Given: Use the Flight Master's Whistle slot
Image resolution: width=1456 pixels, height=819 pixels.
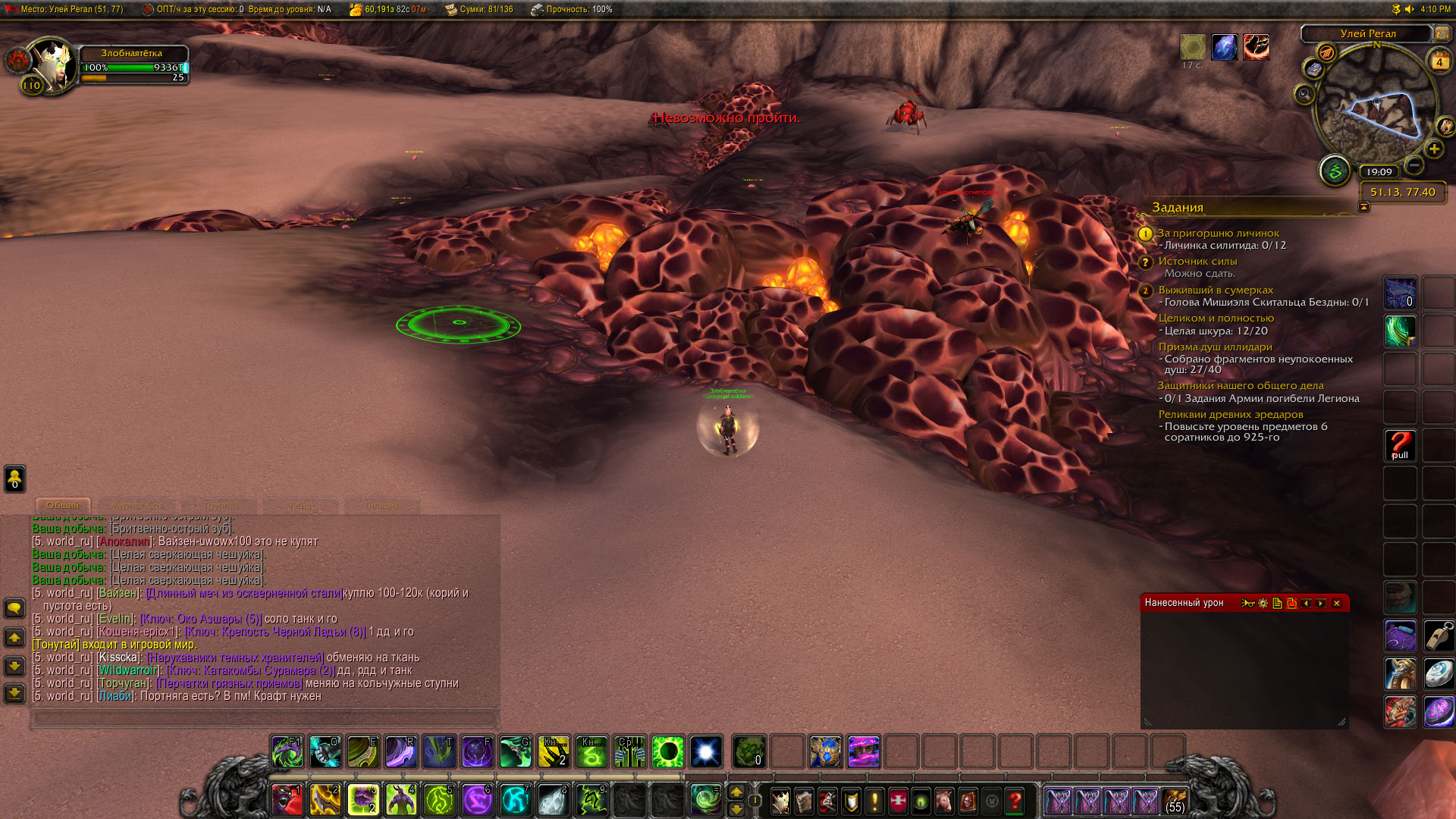Looking at the screenshot, I should (x=1438, y=635).
